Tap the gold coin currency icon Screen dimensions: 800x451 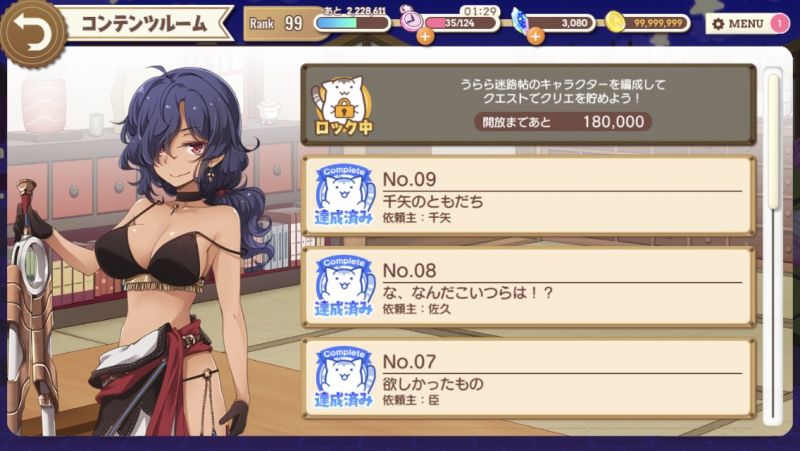(617, 22)
